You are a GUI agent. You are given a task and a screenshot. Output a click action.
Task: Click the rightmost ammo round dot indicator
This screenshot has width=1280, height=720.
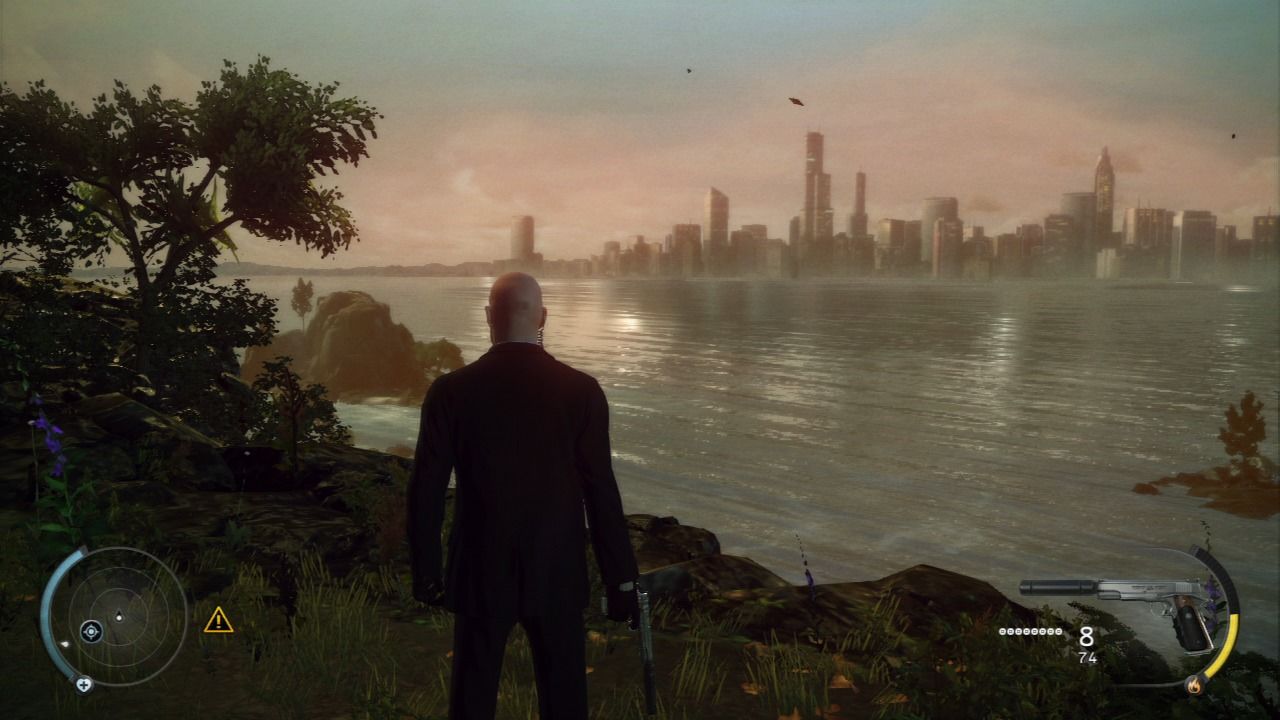click(x=1059, y=631)
